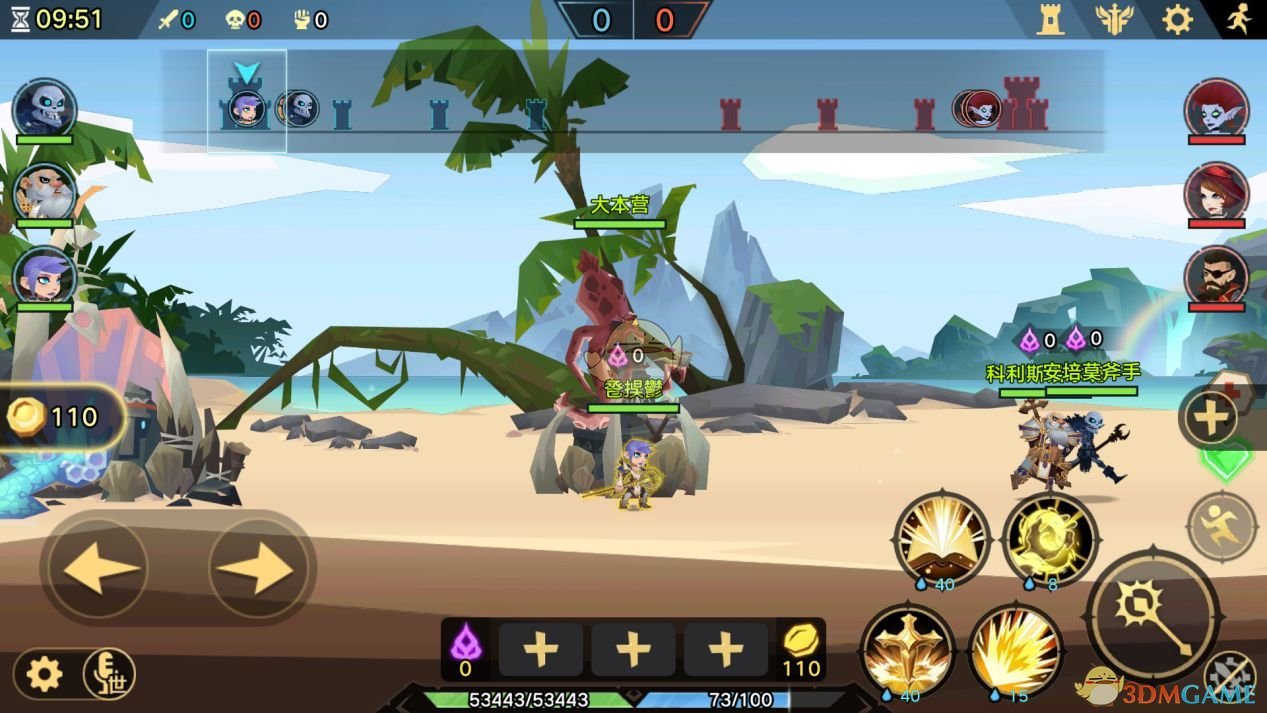This screenshot has height=713, width=1267.
Task: Tap the move left arrow button
Action: coord(99,569)
